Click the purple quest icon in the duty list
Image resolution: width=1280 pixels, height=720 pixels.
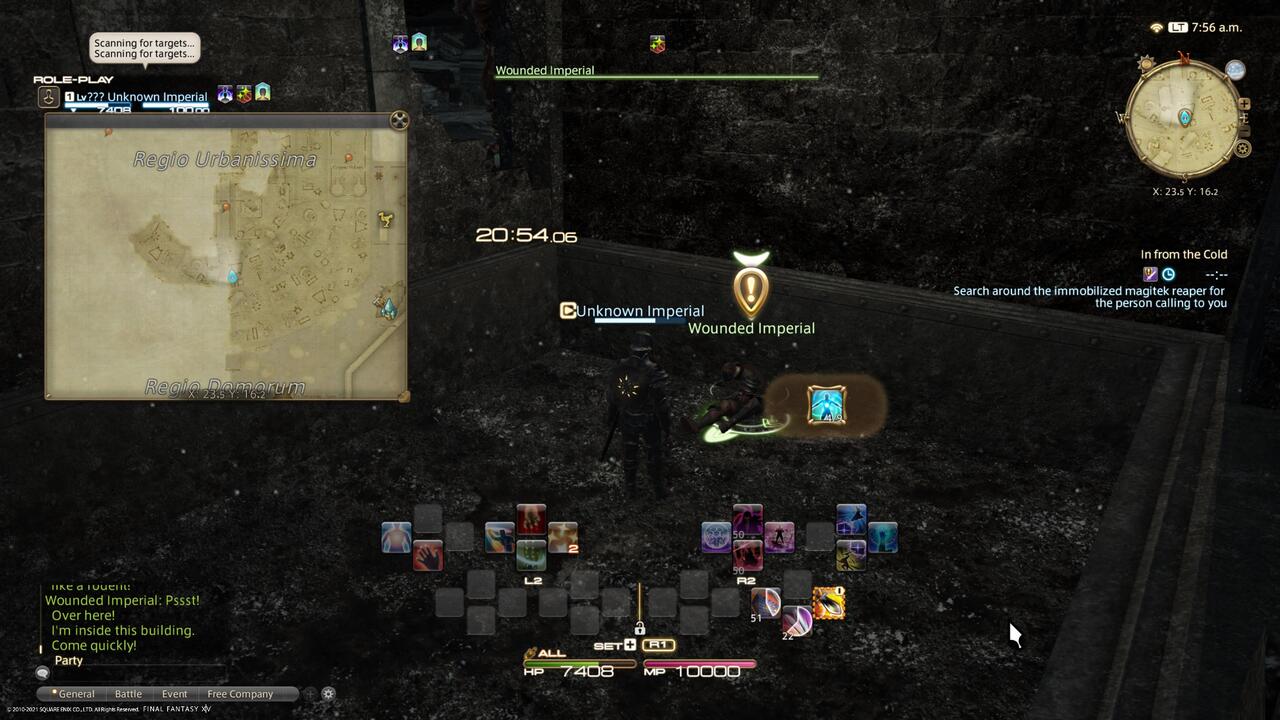[1151, 274]
